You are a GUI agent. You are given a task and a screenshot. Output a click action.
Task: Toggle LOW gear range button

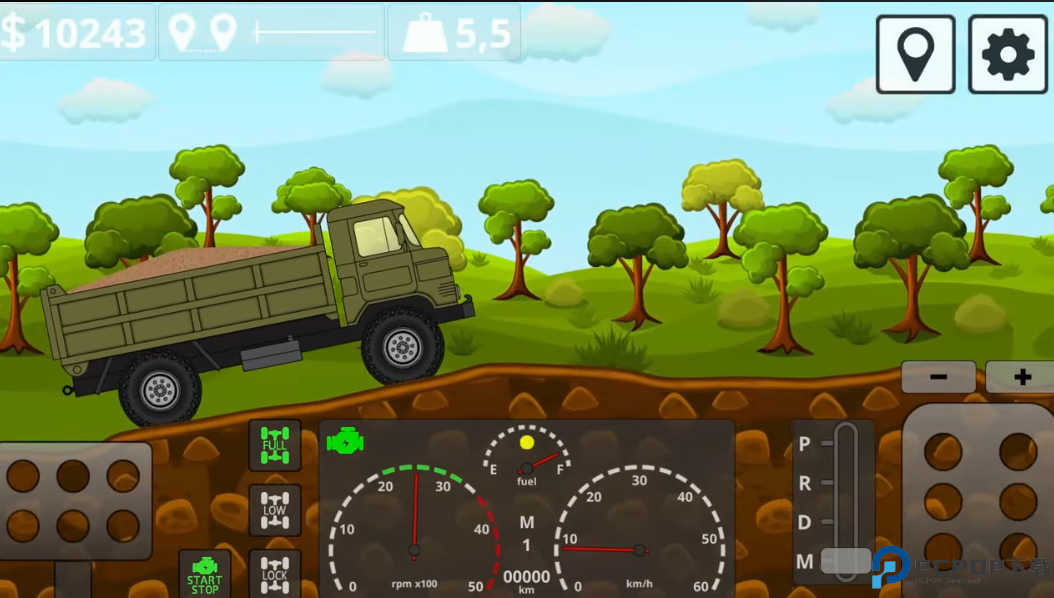pos(274,509)
